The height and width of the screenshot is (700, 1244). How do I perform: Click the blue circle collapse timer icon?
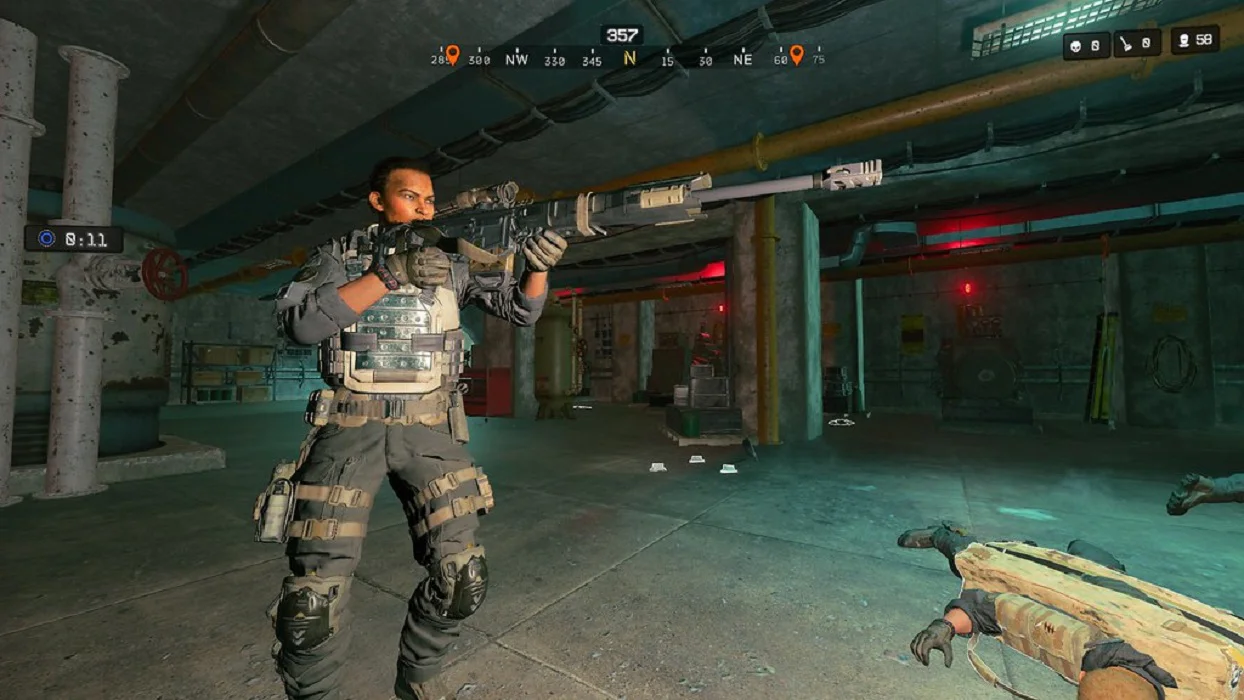(46, 239)
